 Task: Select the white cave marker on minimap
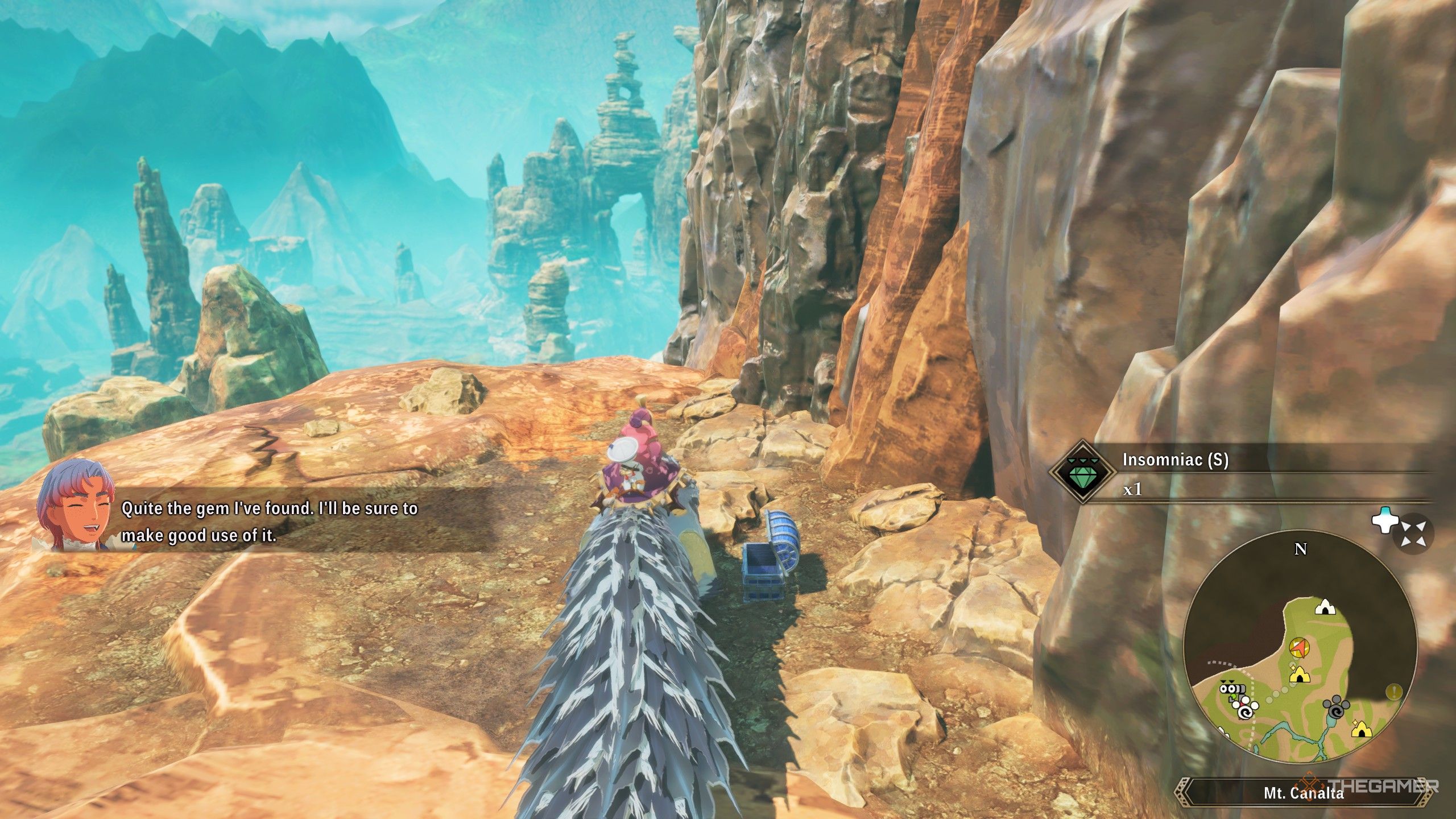[1325, 607]
